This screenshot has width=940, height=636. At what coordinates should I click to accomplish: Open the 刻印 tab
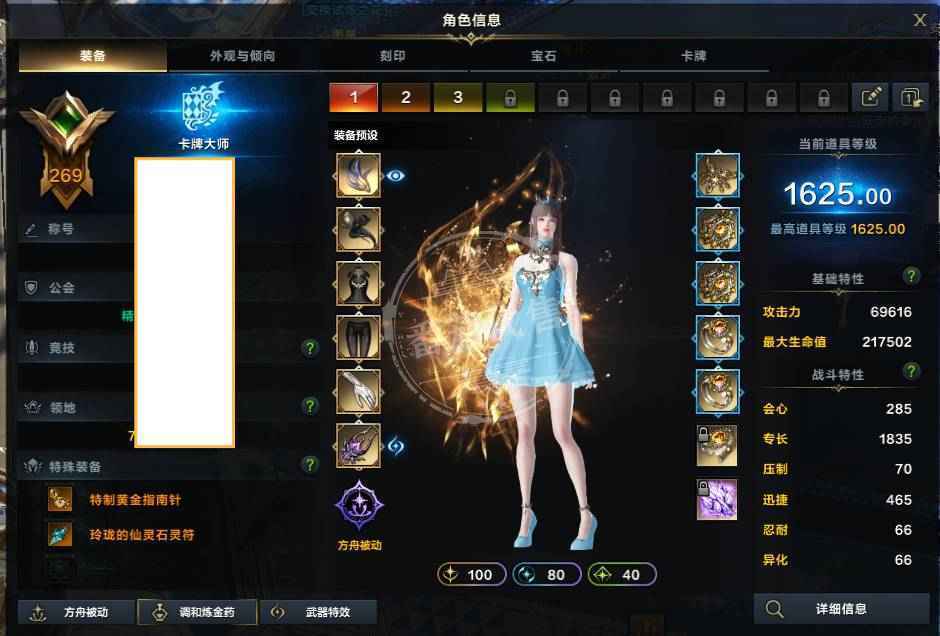pyautogui.click(x=393, y=57)
